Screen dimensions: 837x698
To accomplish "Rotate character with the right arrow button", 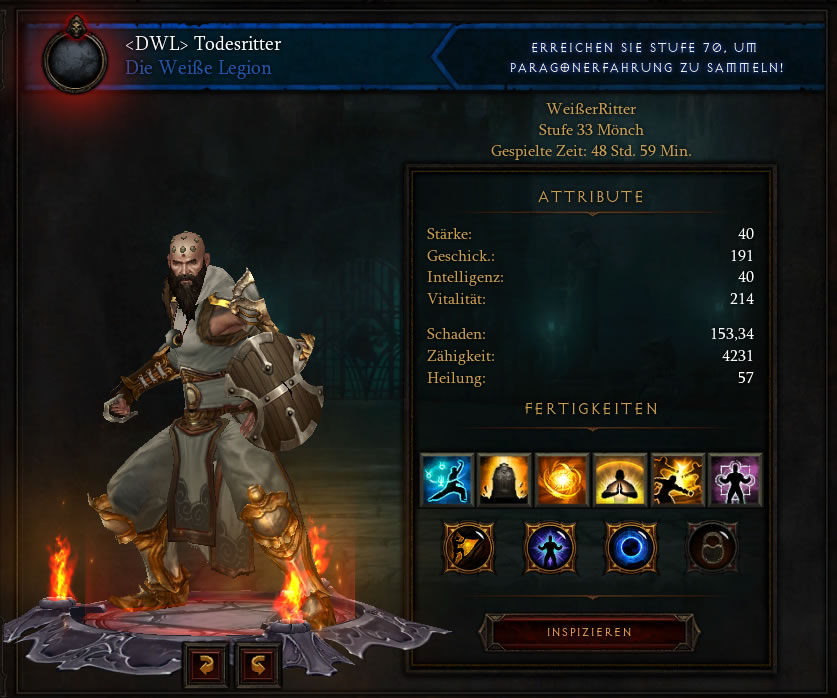I will click(x=256, y=664).
